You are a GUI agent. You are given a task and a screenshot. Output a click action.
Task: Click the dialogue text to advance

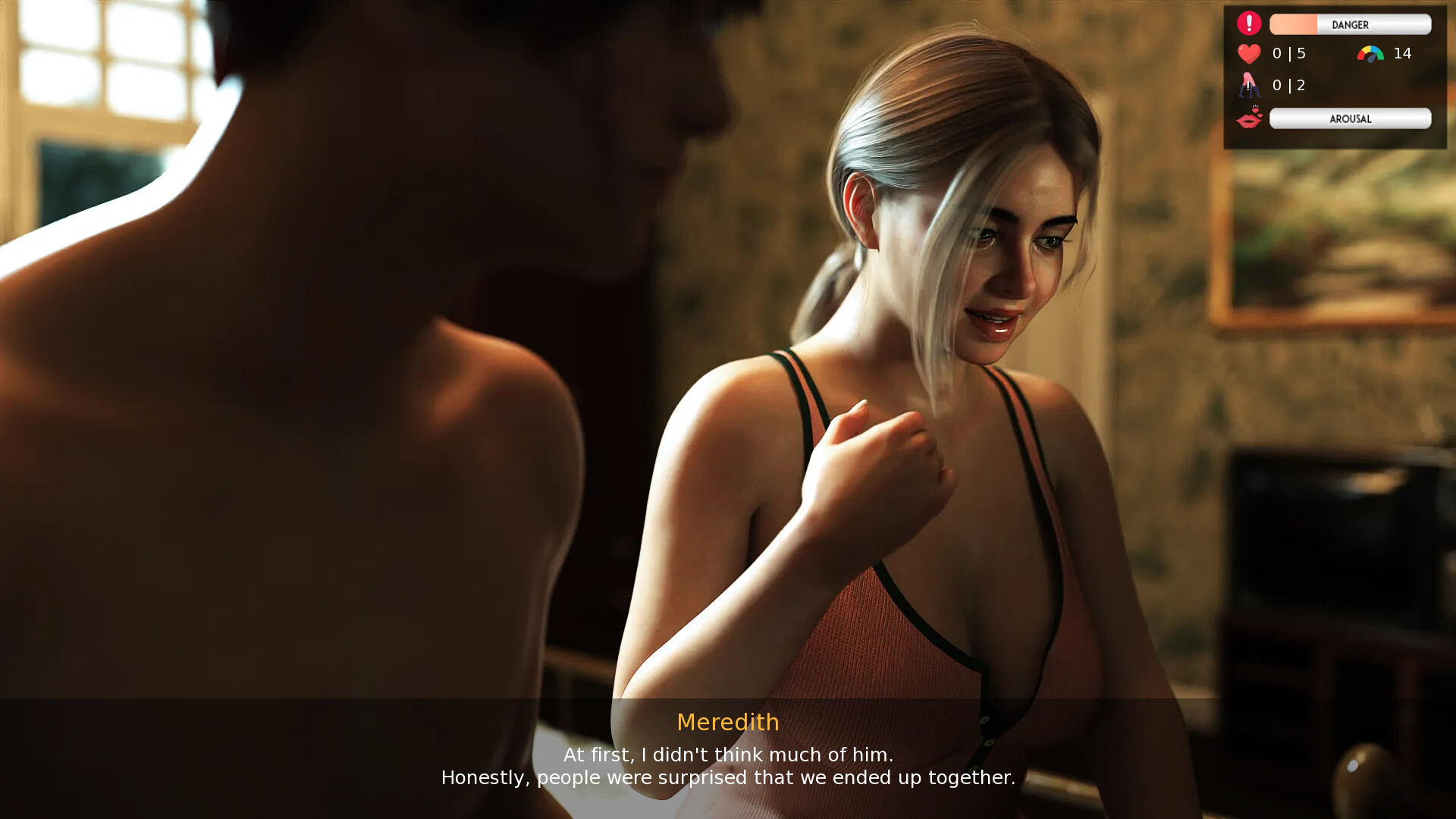tap(727, 766)
